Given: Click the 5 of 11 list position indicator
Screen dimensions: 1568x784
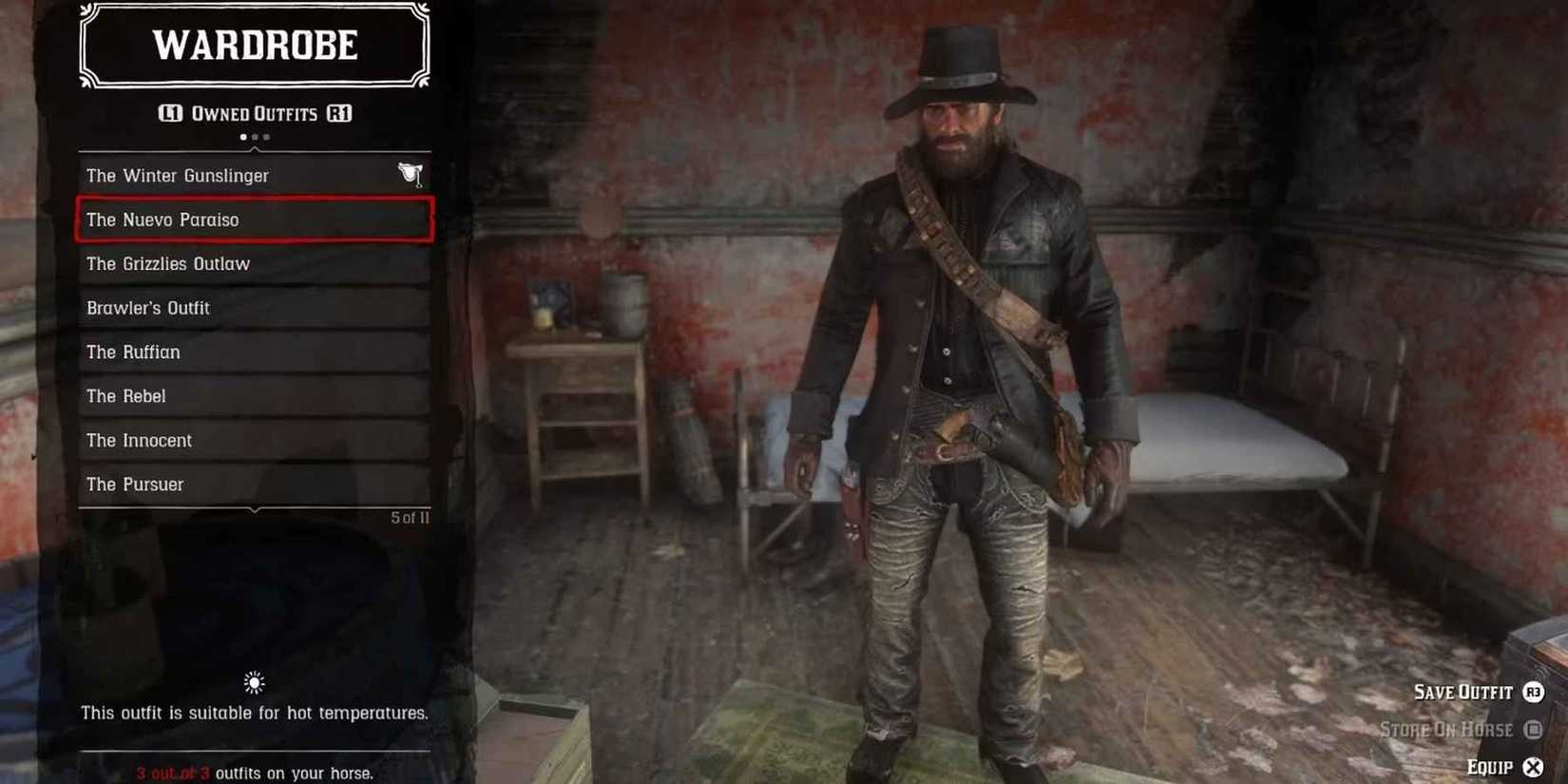Looking at the screenshot, I should (410, 517).
